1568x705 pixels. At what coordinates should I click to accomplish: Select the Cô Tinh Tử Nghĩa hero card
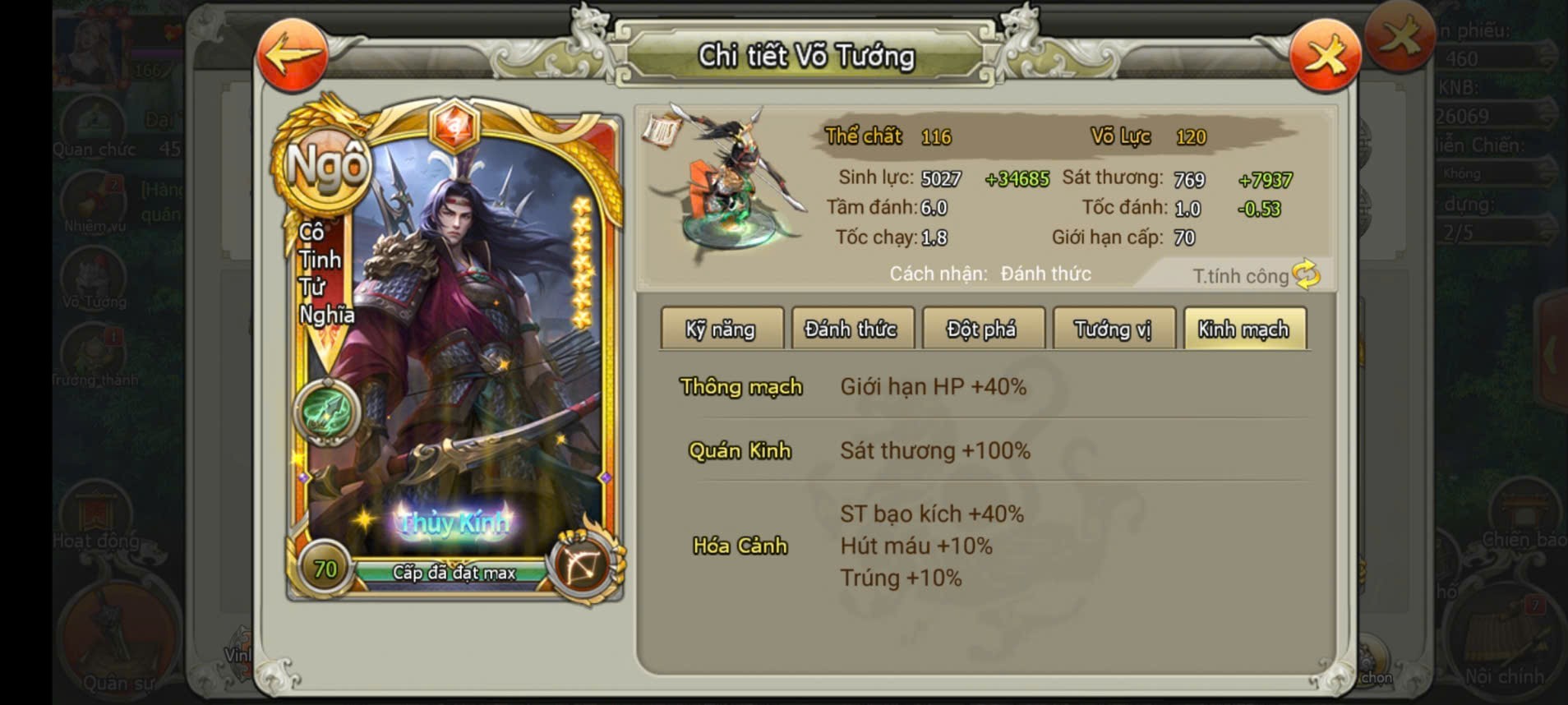[454, 353]
